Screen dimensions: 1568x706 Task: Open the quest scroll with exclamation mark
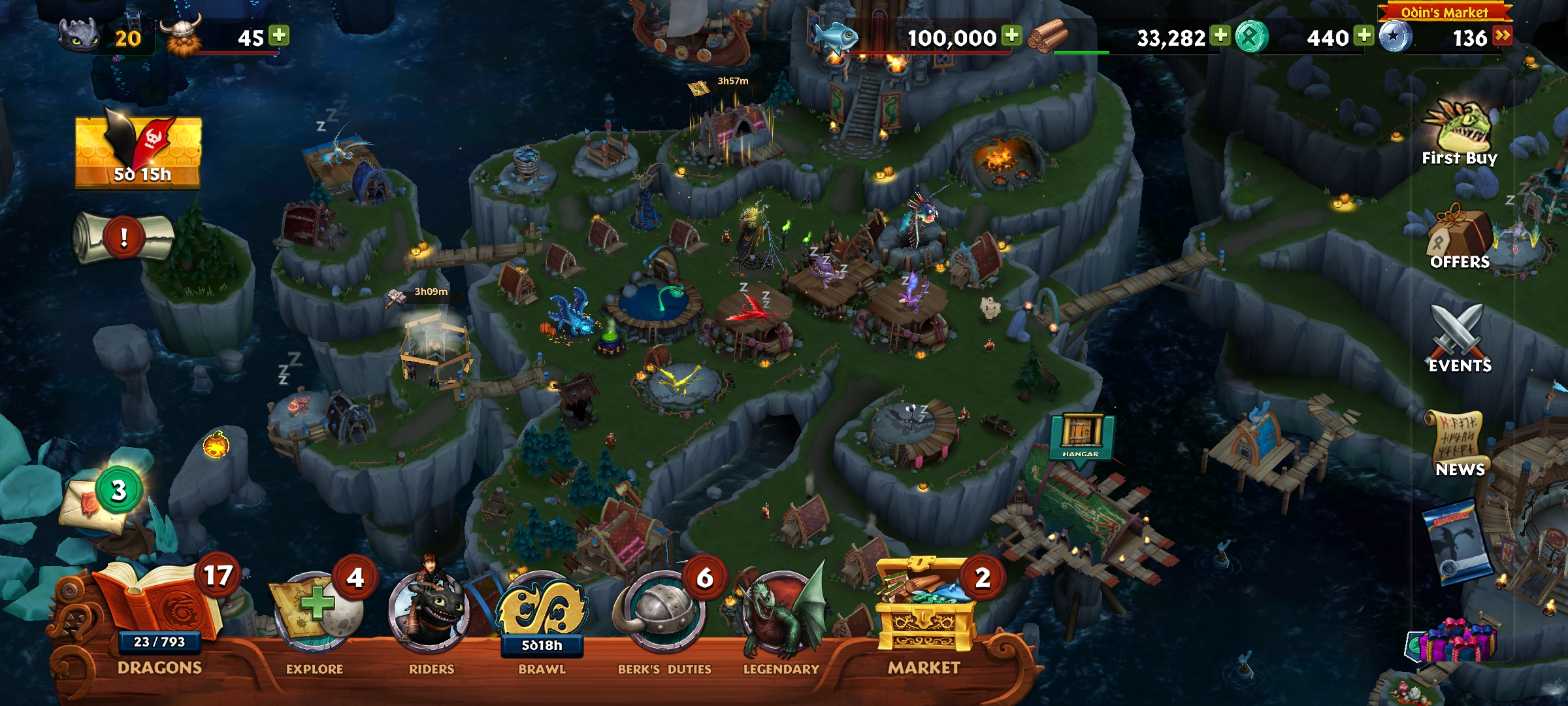click(123, 238)
